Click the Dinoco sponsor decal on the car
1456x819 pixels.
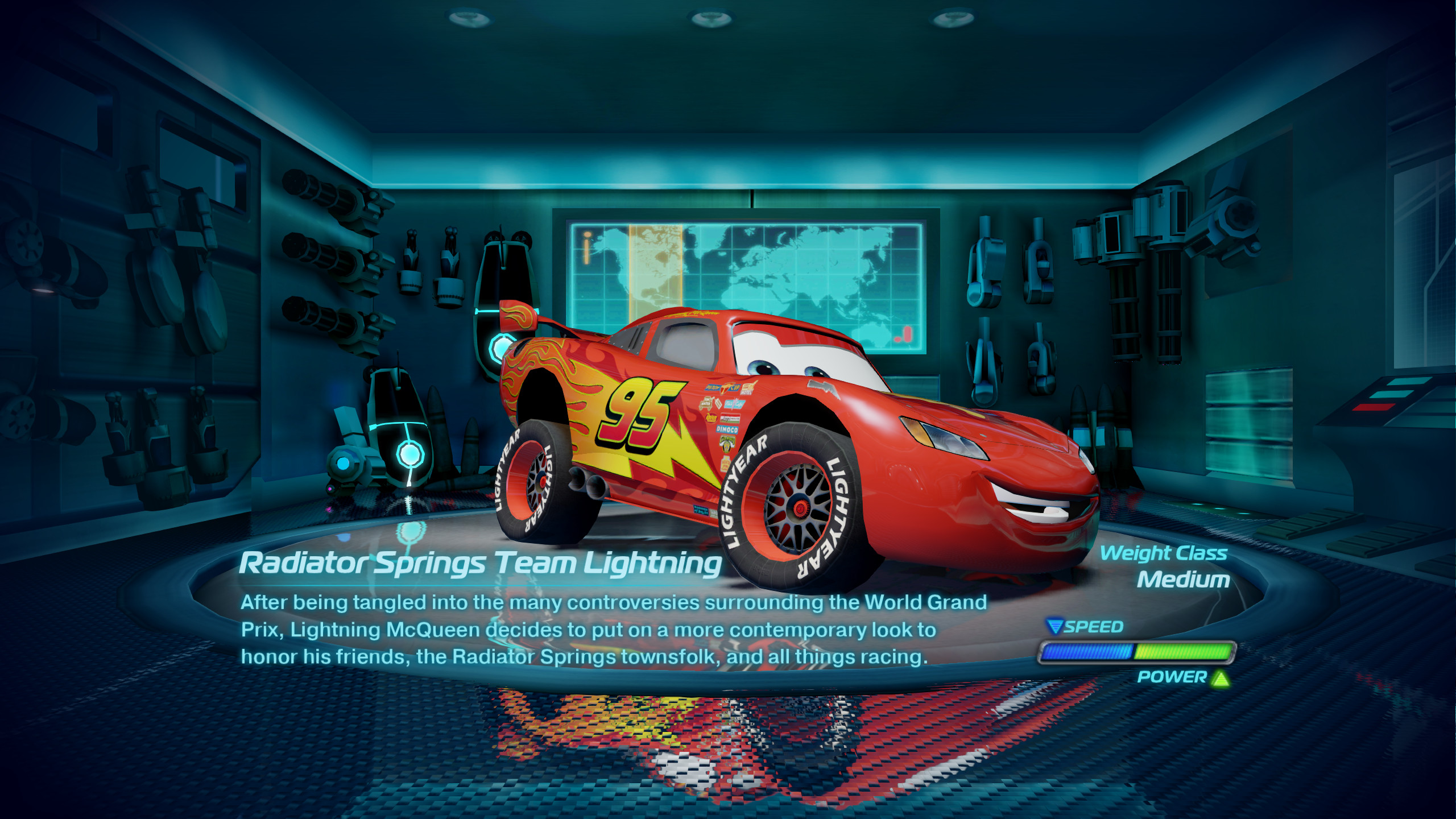[726, 429]
